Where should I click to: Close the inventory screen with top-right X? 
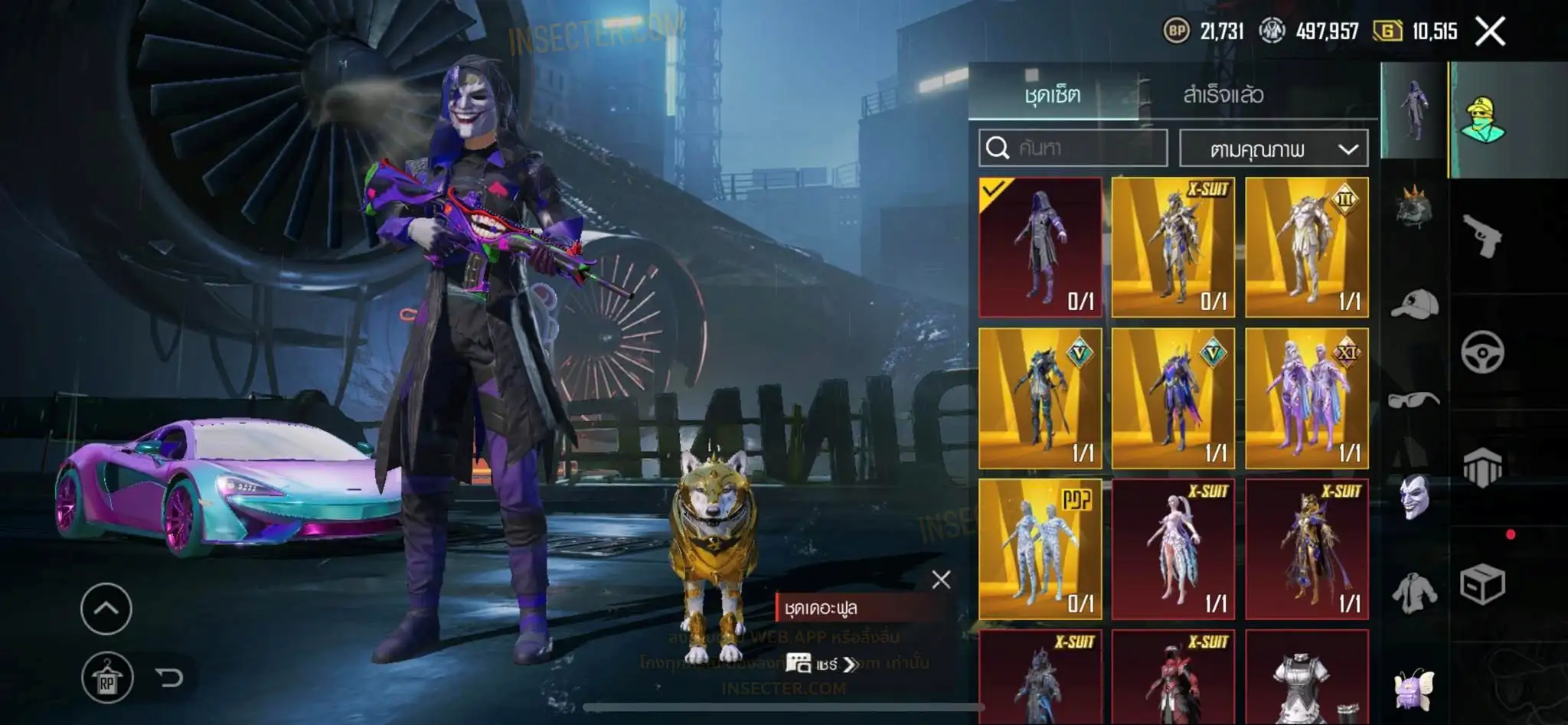pyautogui.click(x=1490, y=31)
